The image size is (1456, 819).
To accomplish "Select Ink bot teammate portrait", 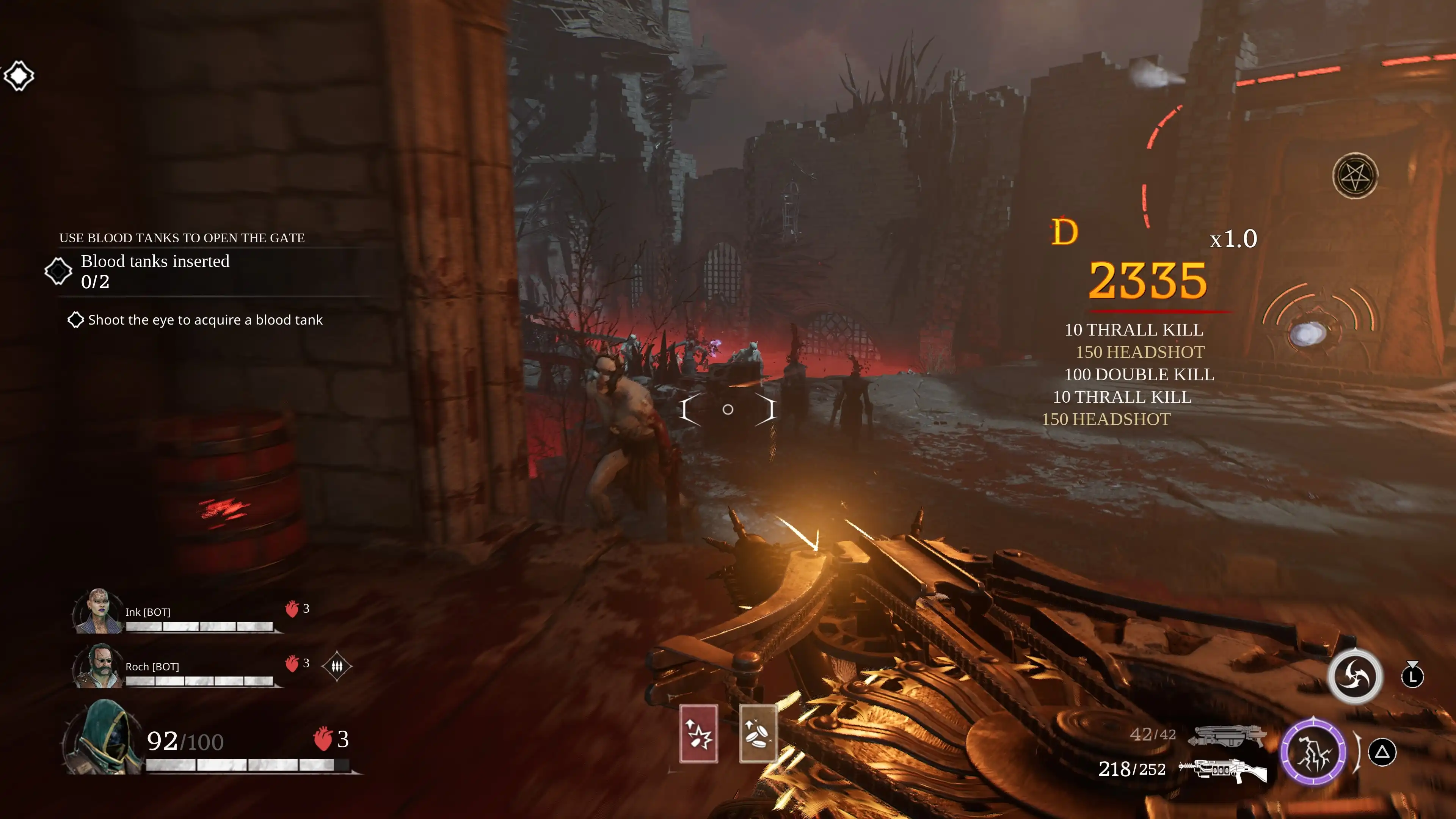I will click(x=98, y=611).
